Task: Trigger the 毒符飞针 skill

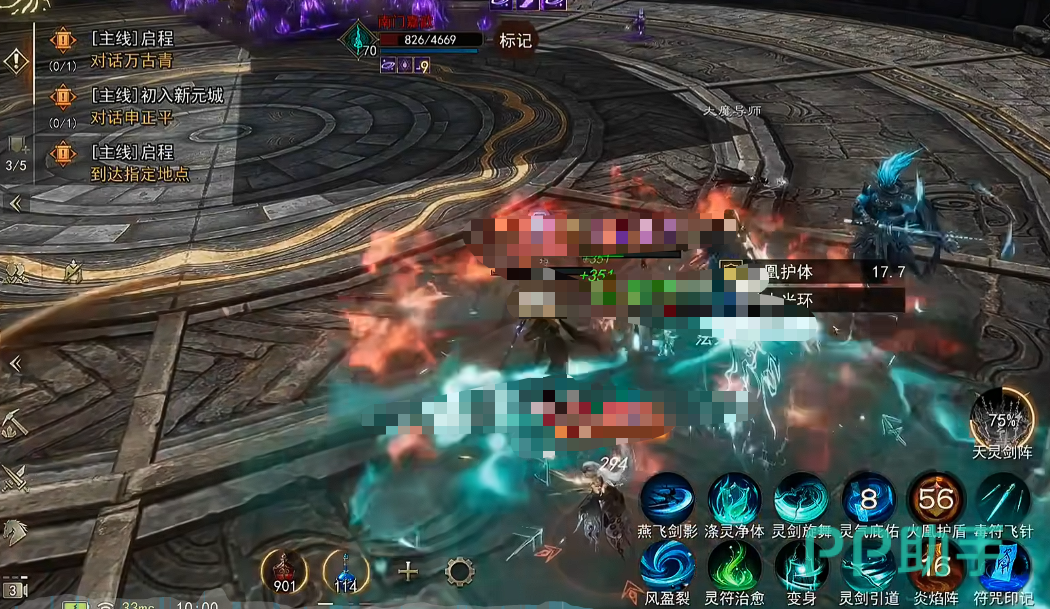Action: (x=1003, y=497)
